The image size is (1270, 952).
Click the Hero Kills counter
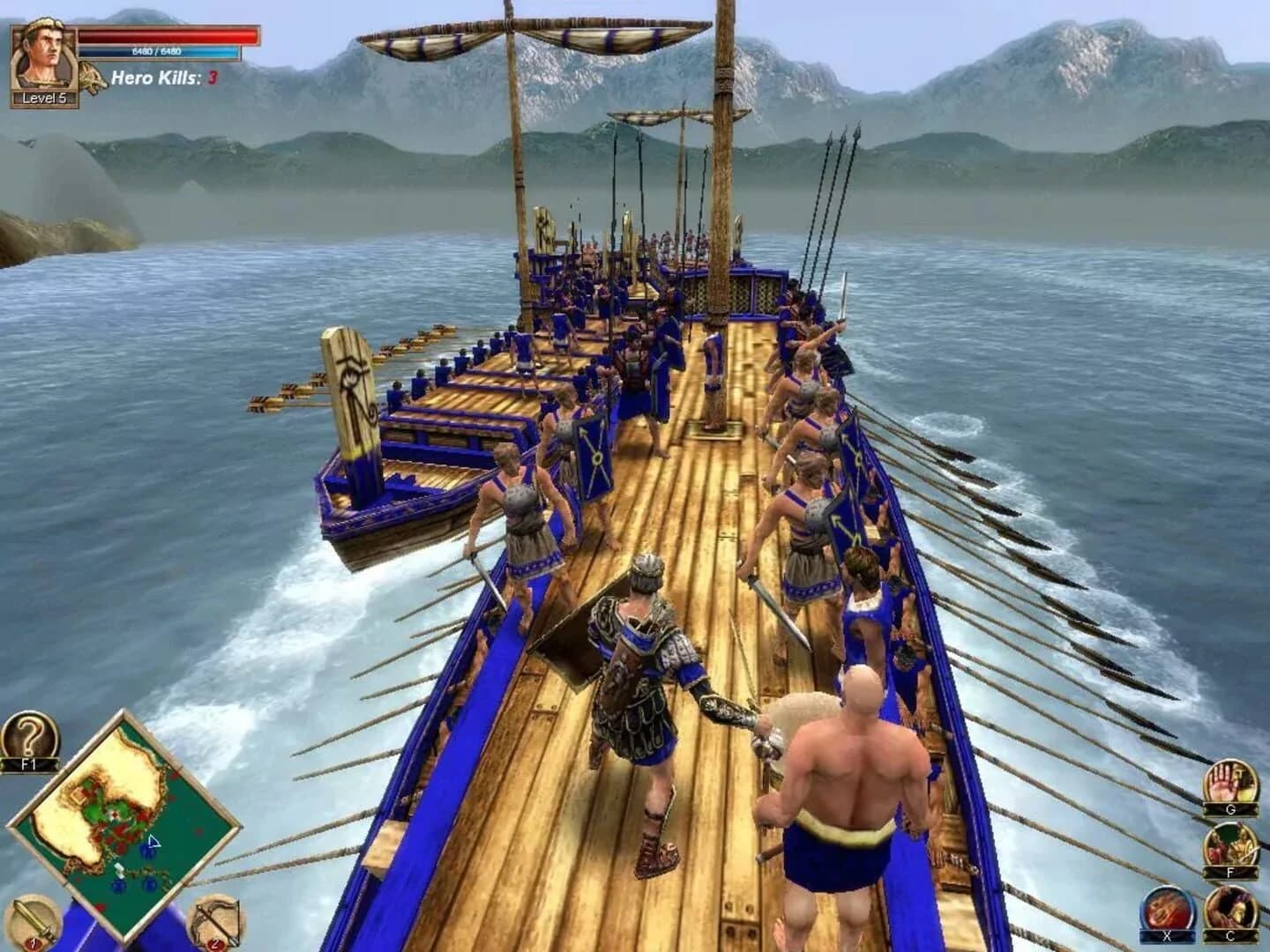click(161, 76)
